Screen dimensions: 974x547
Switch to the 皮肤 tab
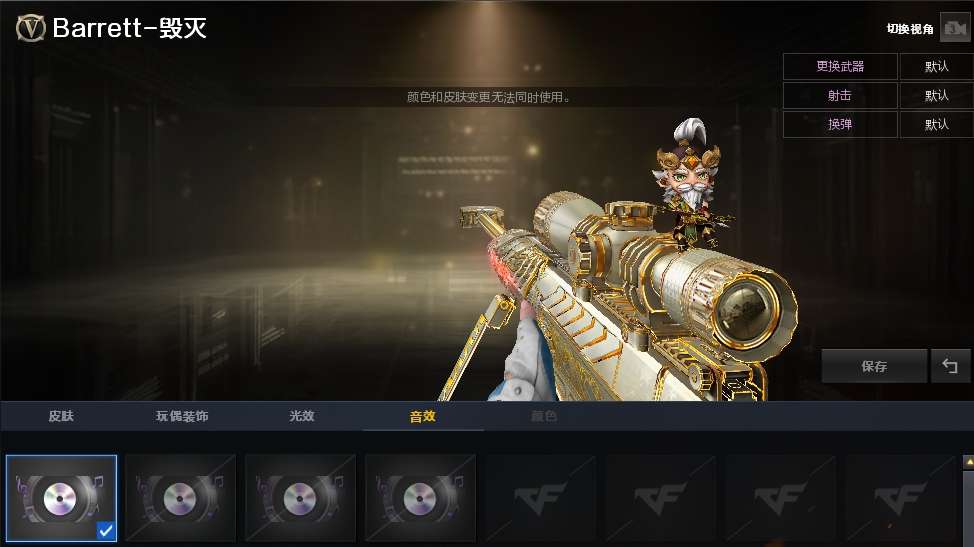coord(61,416)
